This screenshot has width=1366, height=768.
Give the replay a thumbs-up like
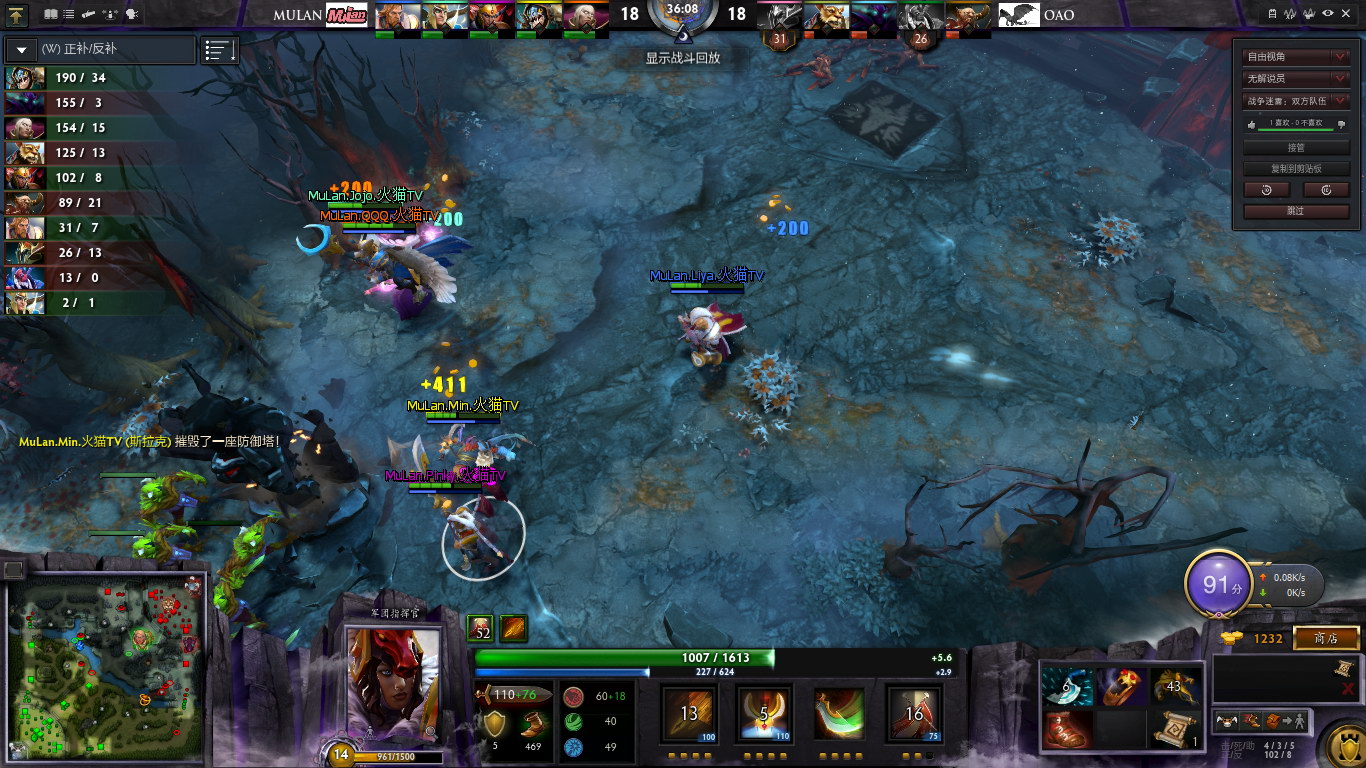[1251, 124]
